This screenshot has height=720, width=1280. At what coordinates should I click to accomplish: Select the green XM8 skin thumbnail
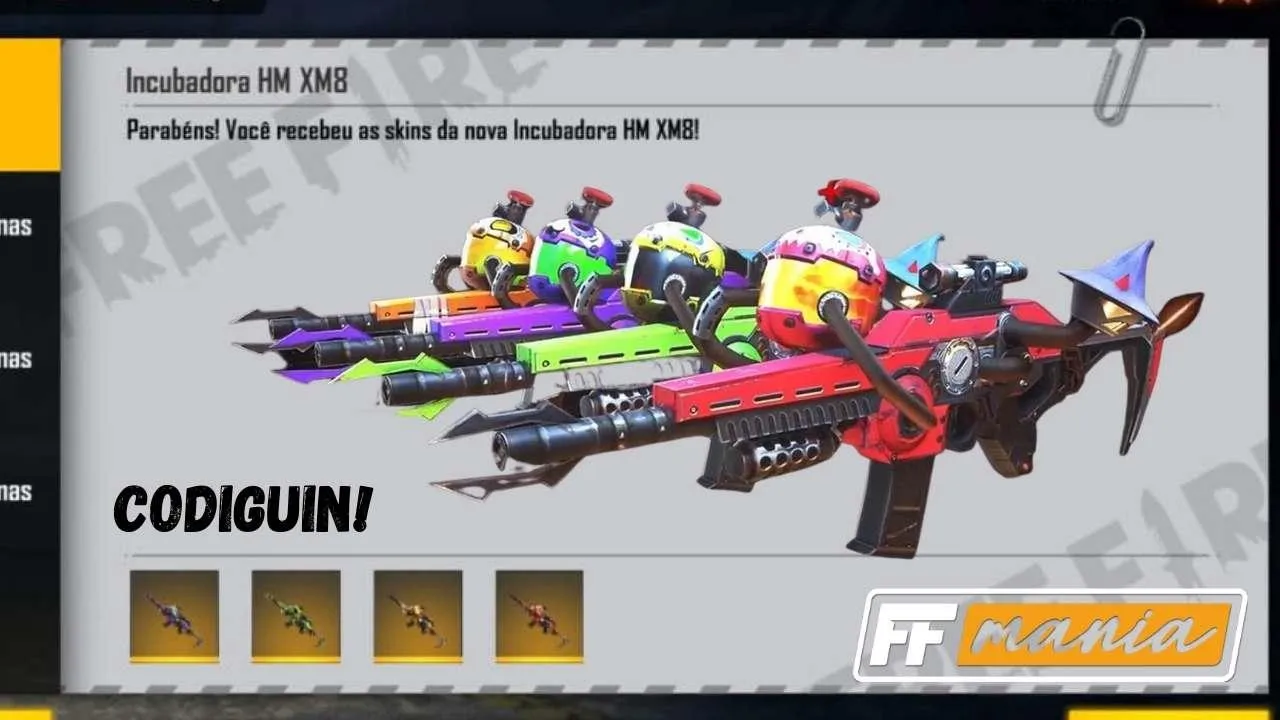[295, 614]
